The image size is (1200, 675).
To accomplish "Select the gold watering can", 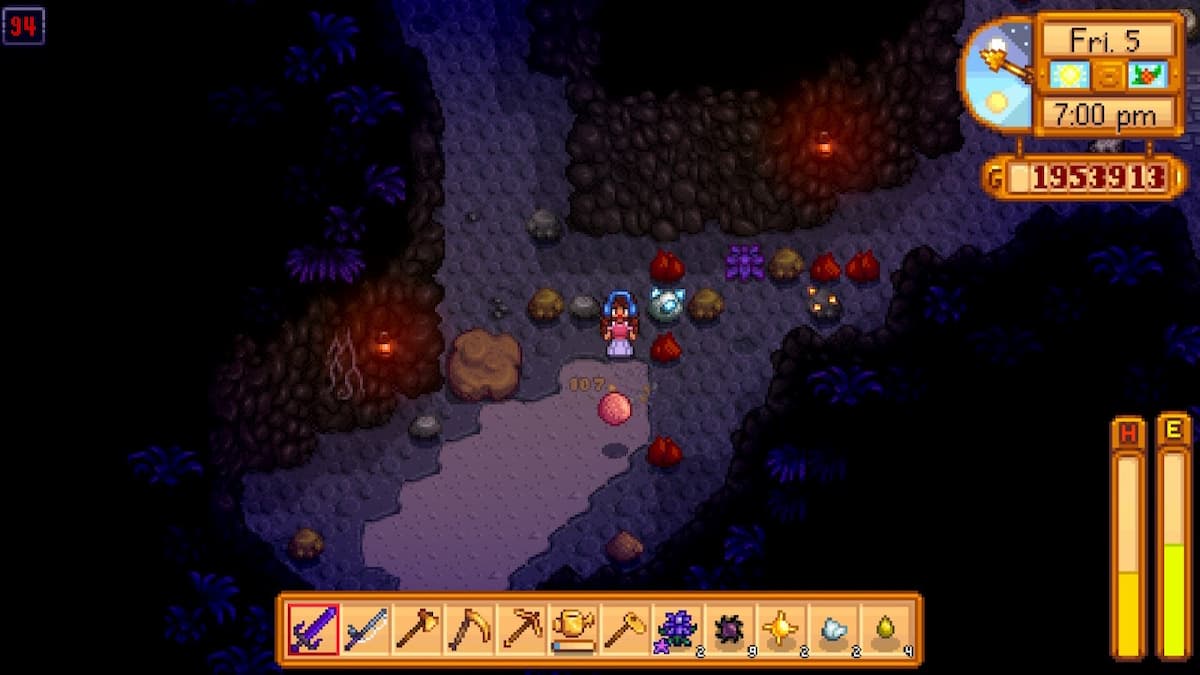I will (573, 629).
